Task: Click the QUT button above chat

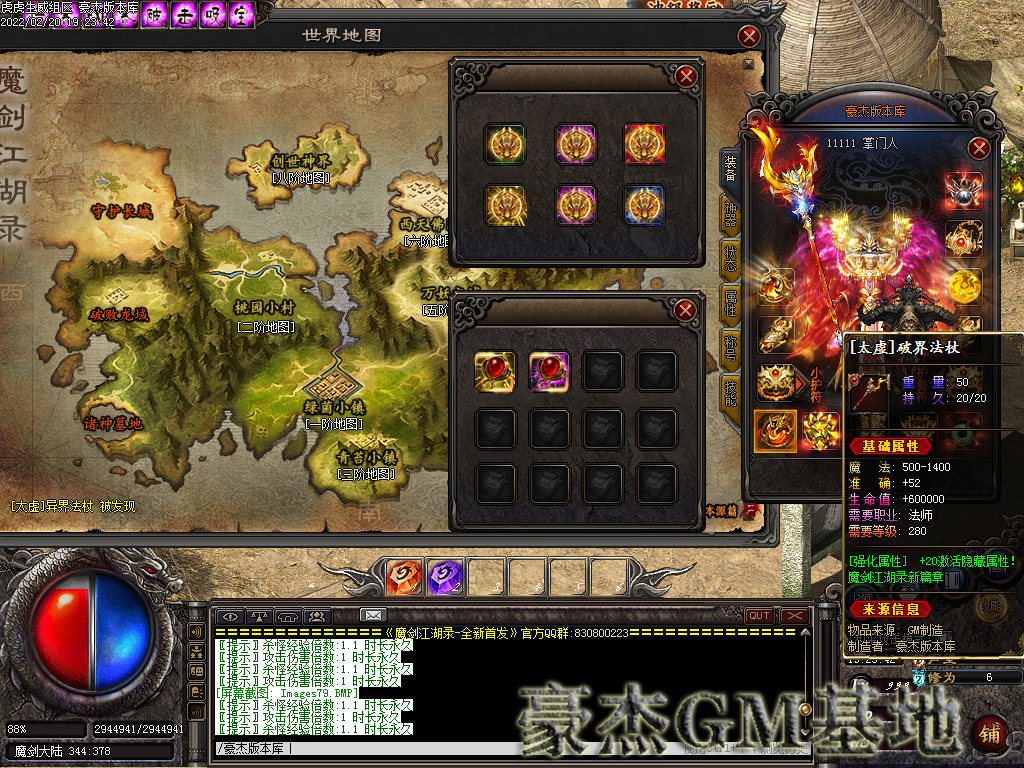Action: click(759, 615)
